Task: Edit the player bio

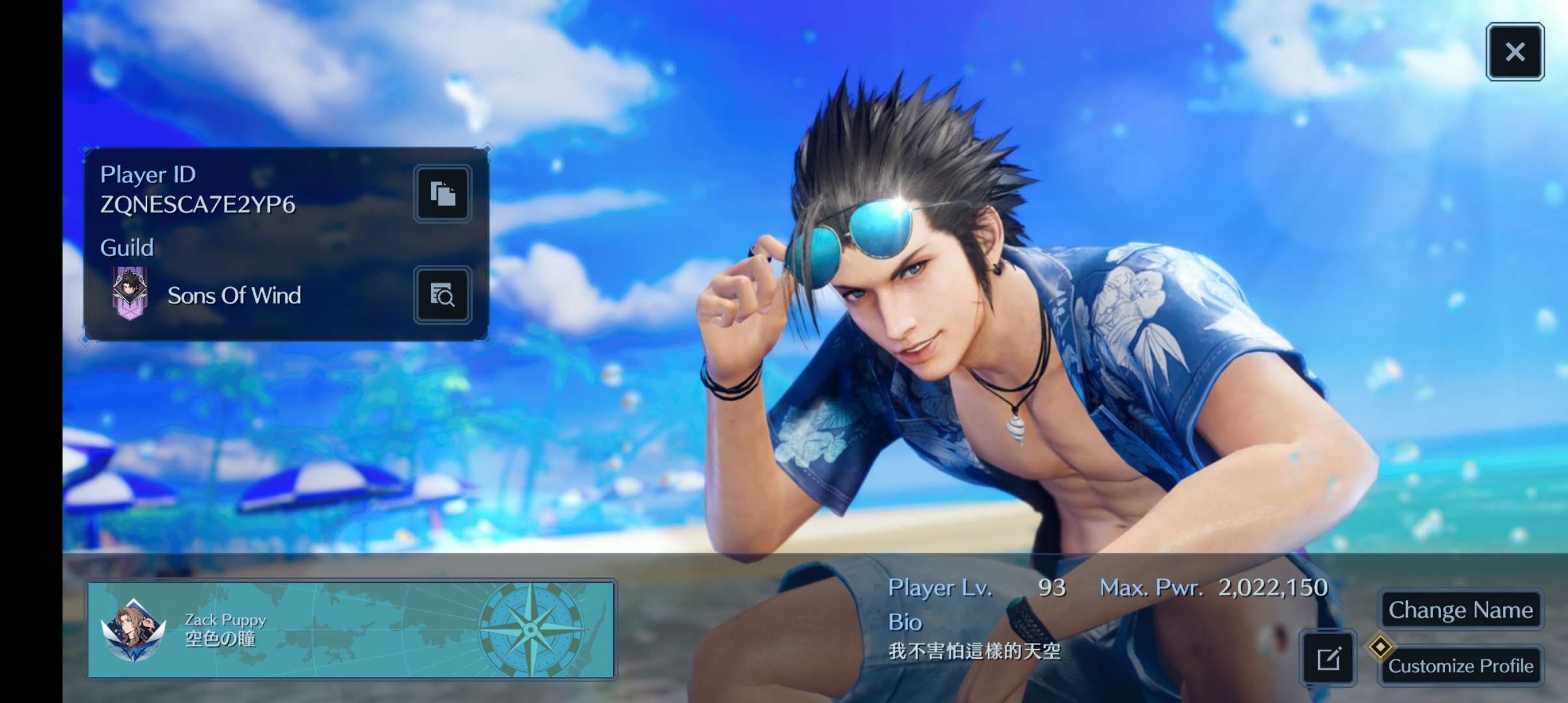Action: (x=1328, y=659)
